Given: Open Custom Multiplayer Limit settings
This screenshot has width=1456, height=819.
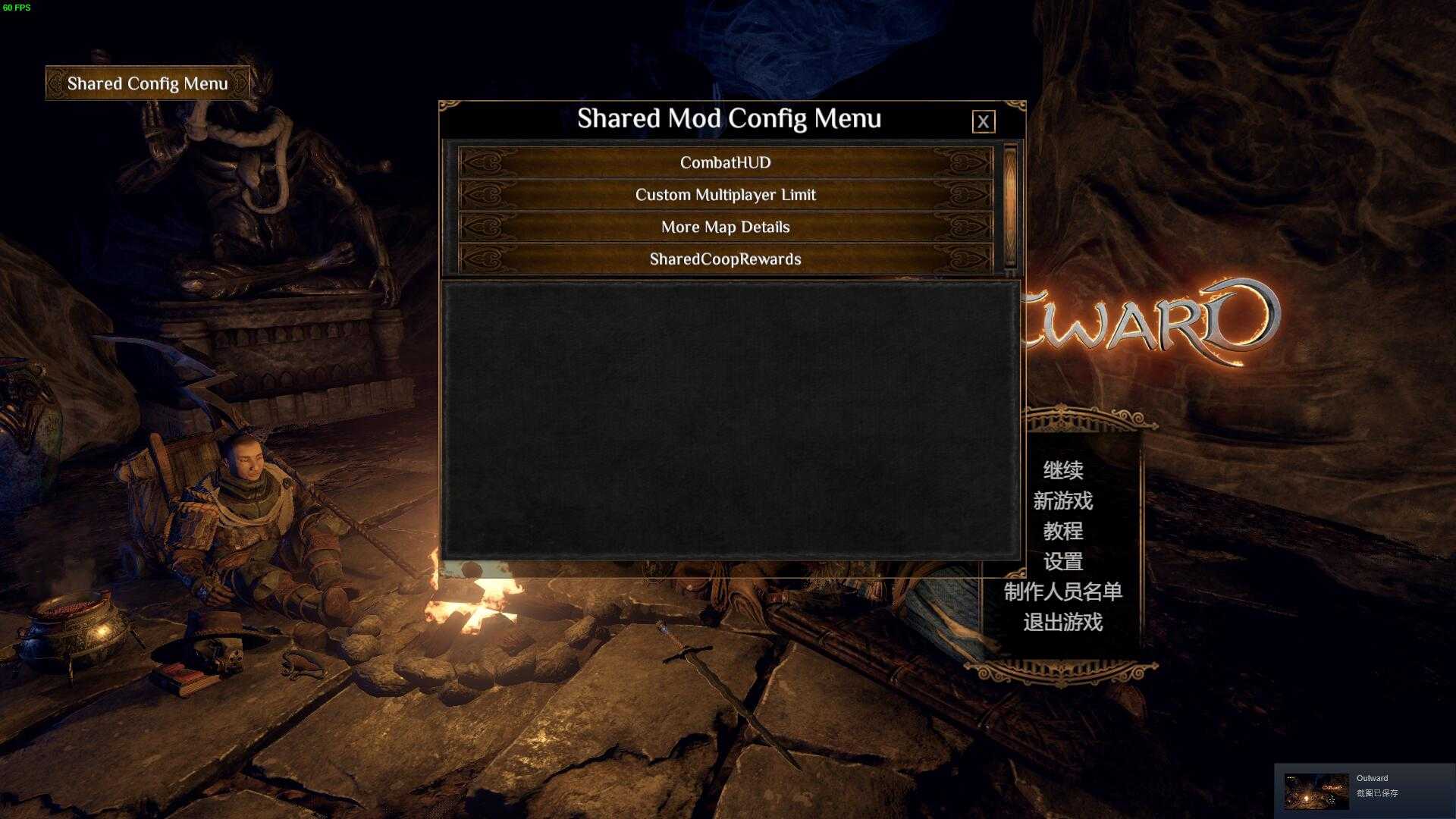Looking at the screenshot, I should coord(726,195).
